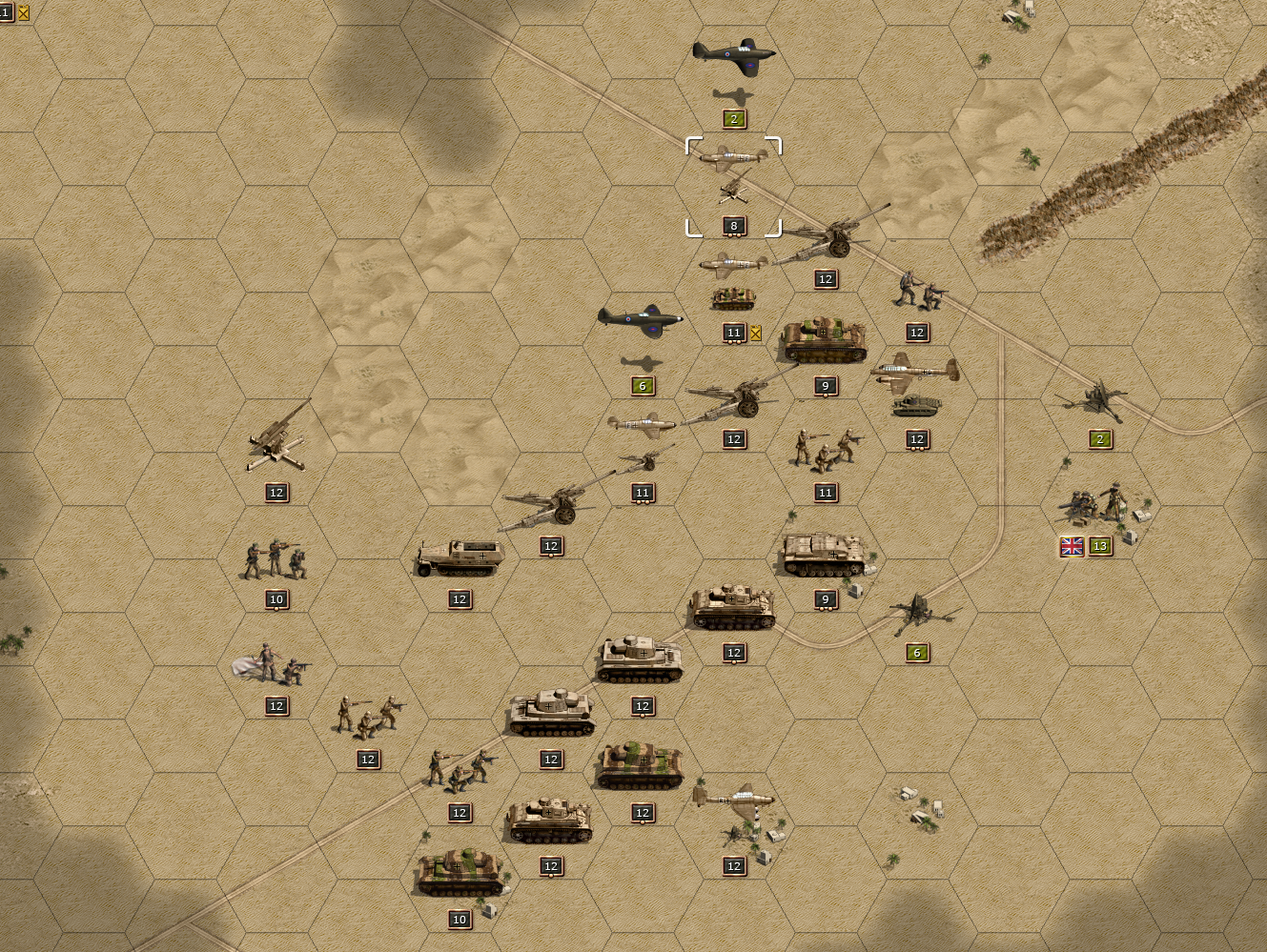Select the dark RAF fighter with strength 6
This screenshot has height=952, width=1267.
(x=641, y=321)
